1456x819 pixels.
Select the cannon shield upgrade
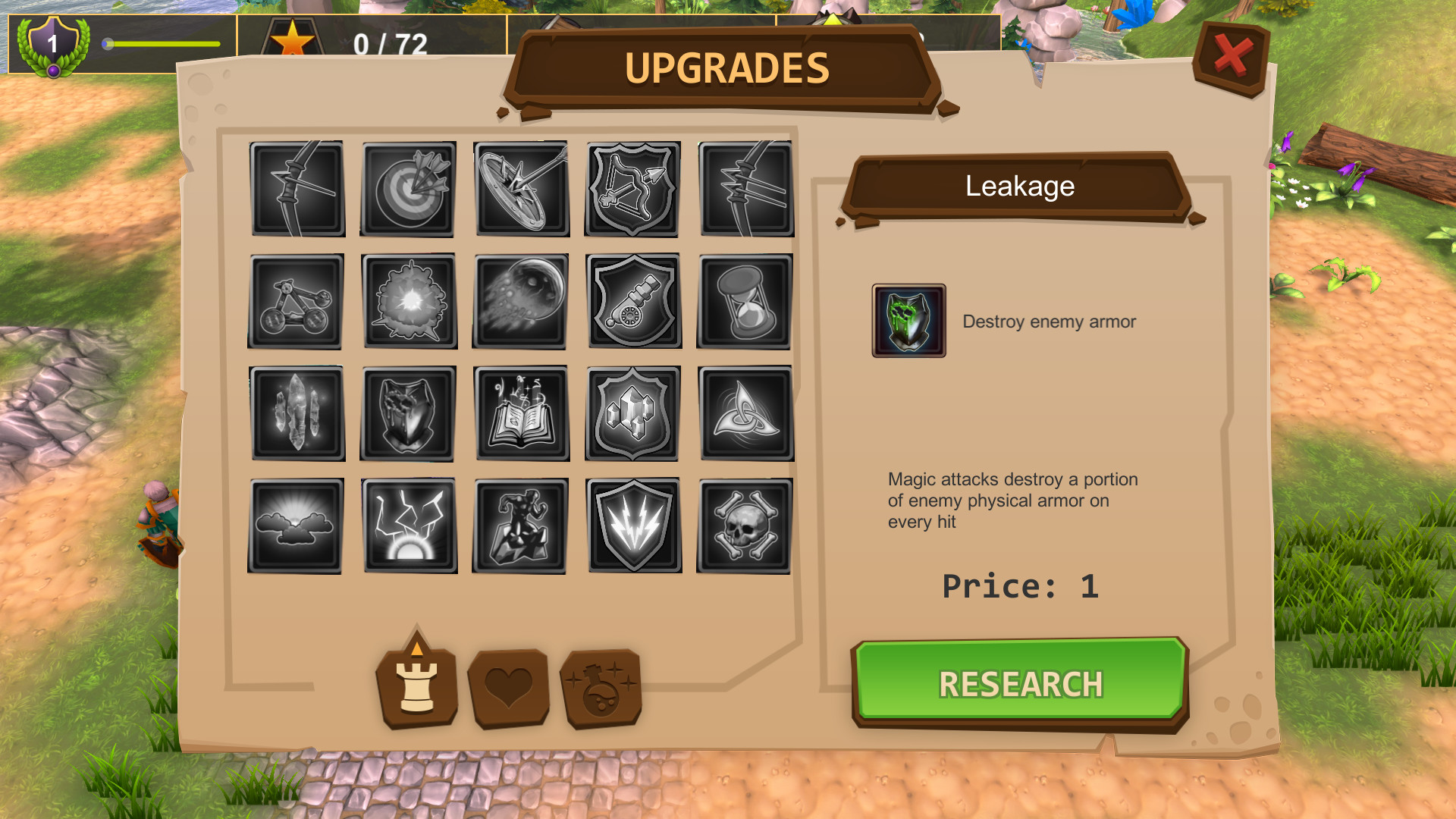(x=633, y=301)
